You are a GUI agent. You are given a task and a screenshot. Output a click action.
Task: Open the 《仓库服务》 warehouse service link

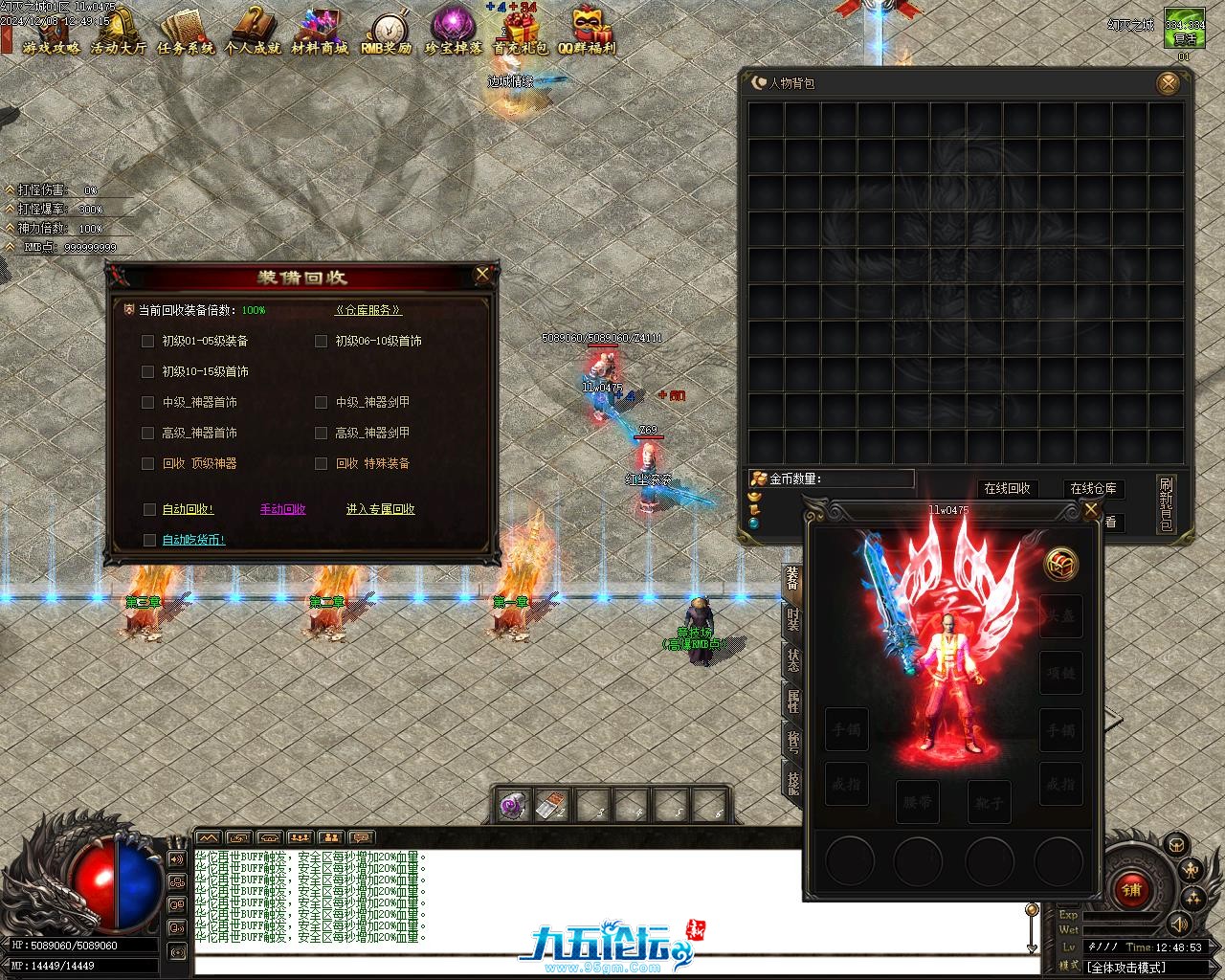pos(368,310)
